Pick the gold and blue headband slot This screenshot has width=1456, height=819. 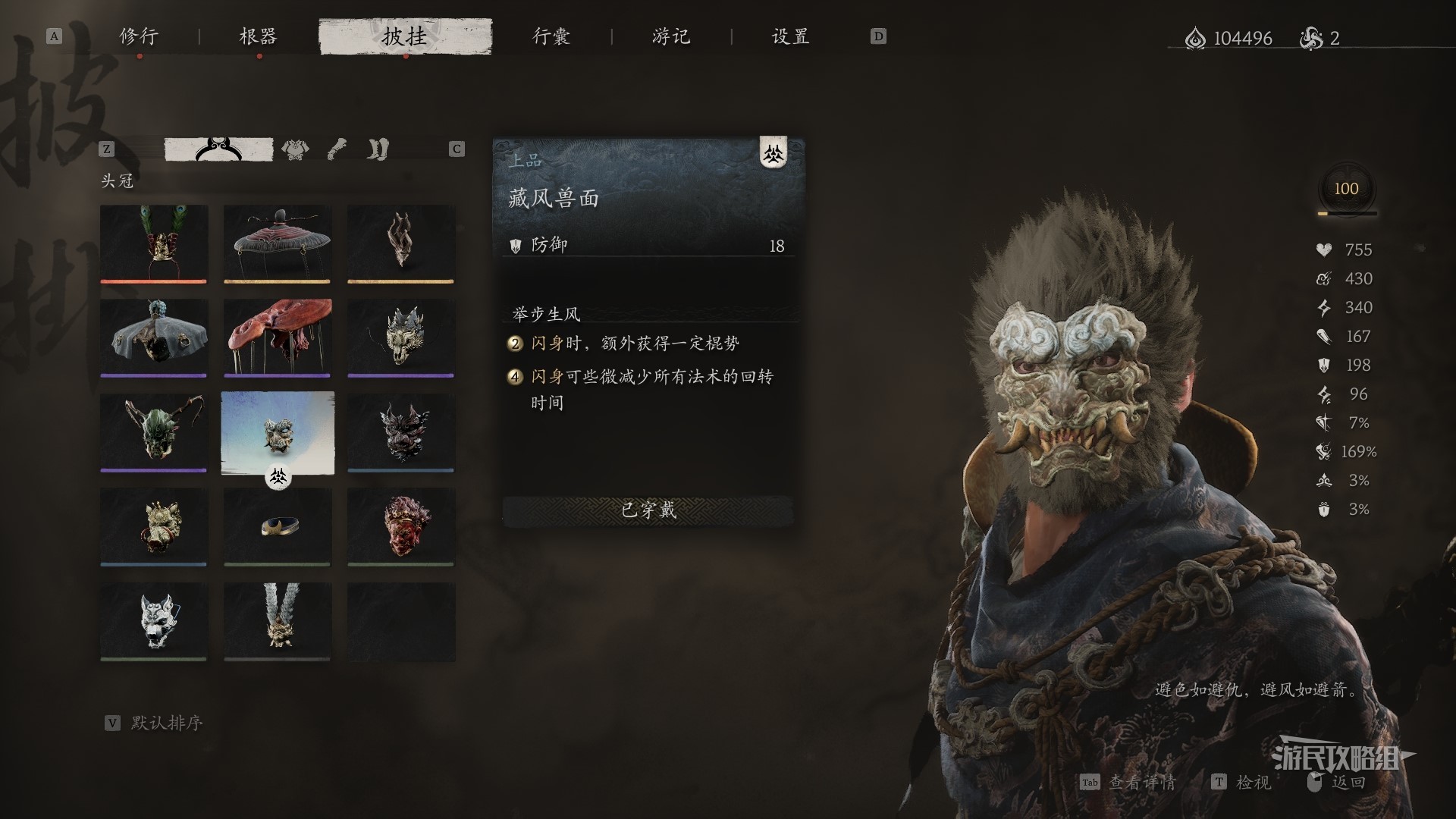[278, 525]
